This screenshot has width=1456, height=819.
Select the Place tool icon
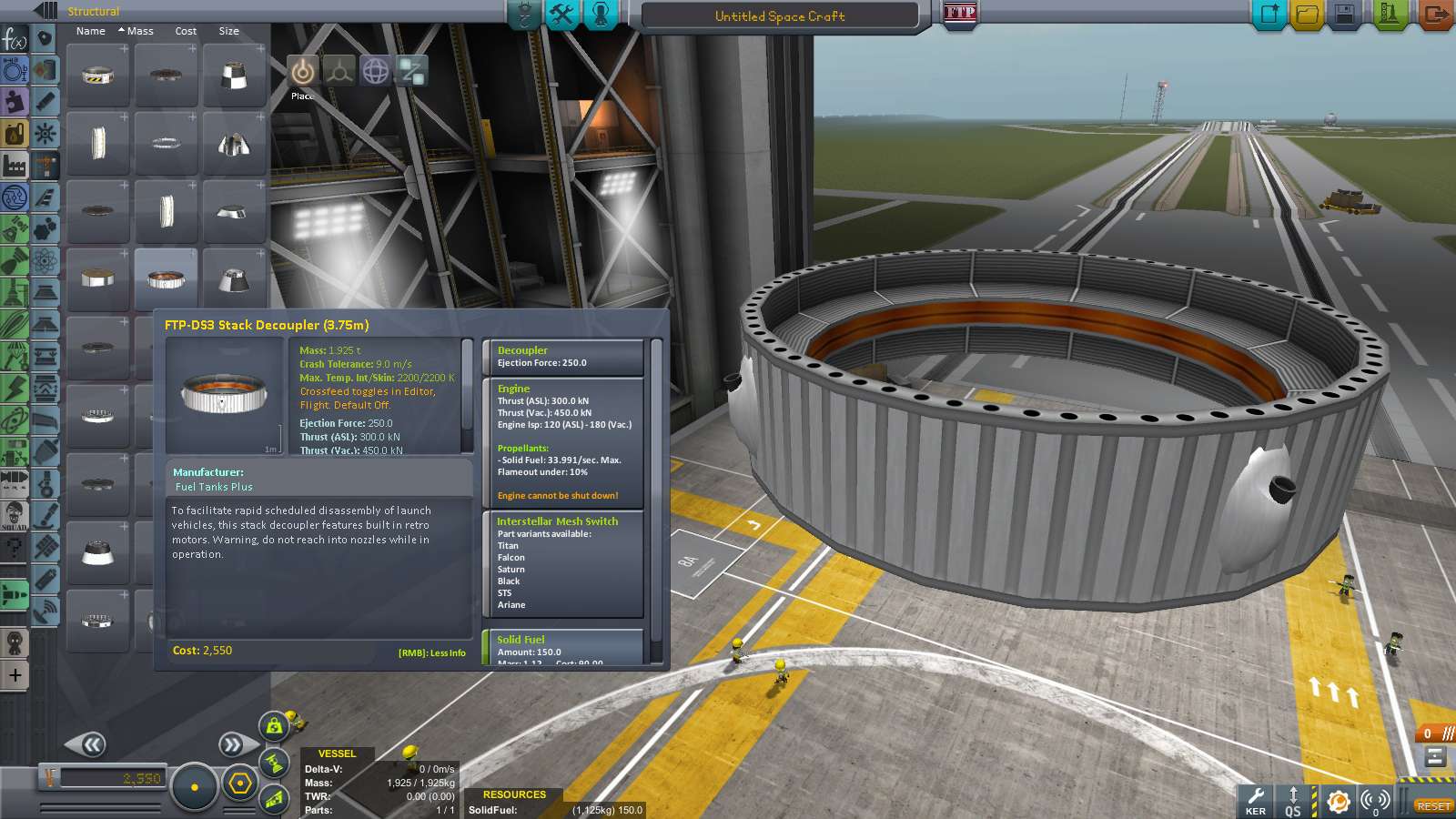(x=301, y=72)
